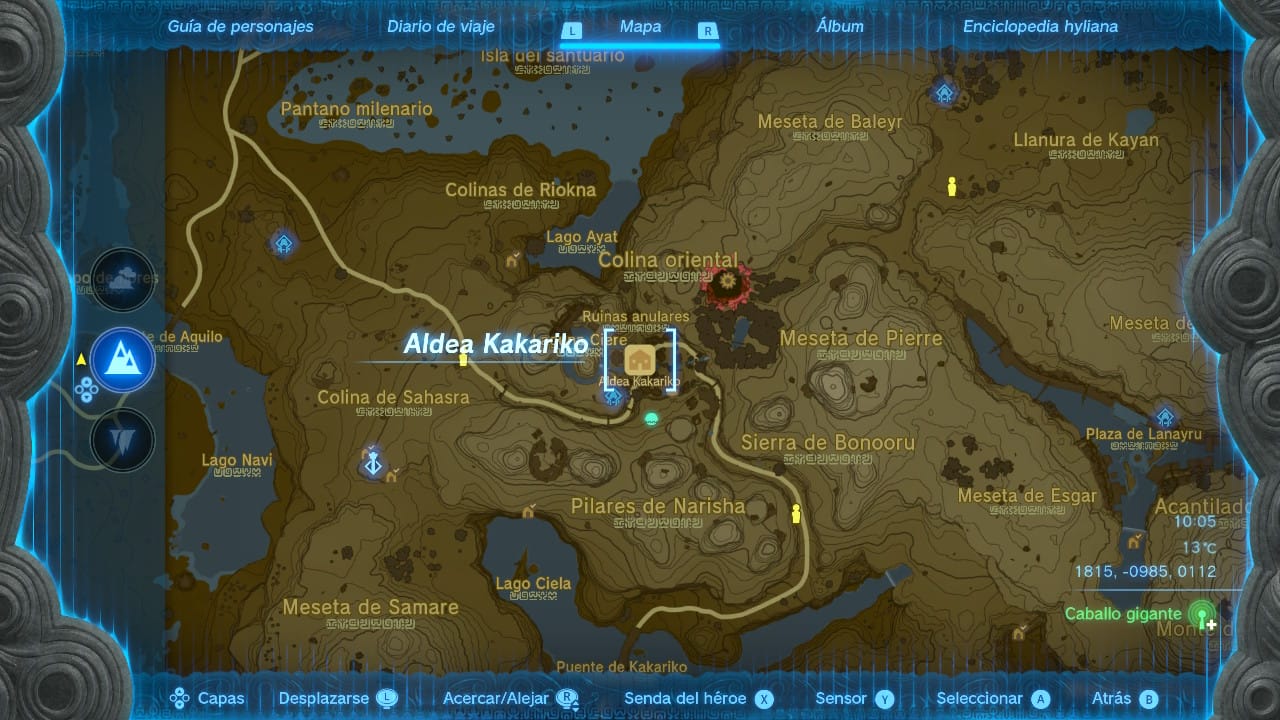Show the sky layer with the cloud icon
Screen dimensions: 1280x720
tap(123, 280)
